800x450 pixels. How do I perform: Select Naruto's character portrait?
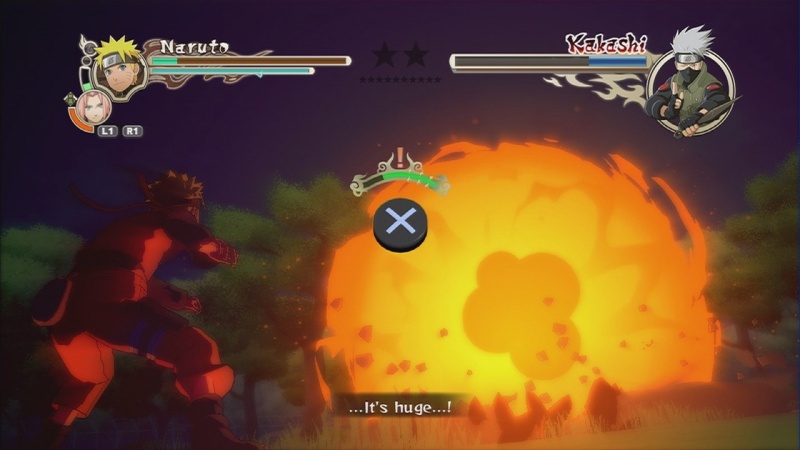coord(119,72)
